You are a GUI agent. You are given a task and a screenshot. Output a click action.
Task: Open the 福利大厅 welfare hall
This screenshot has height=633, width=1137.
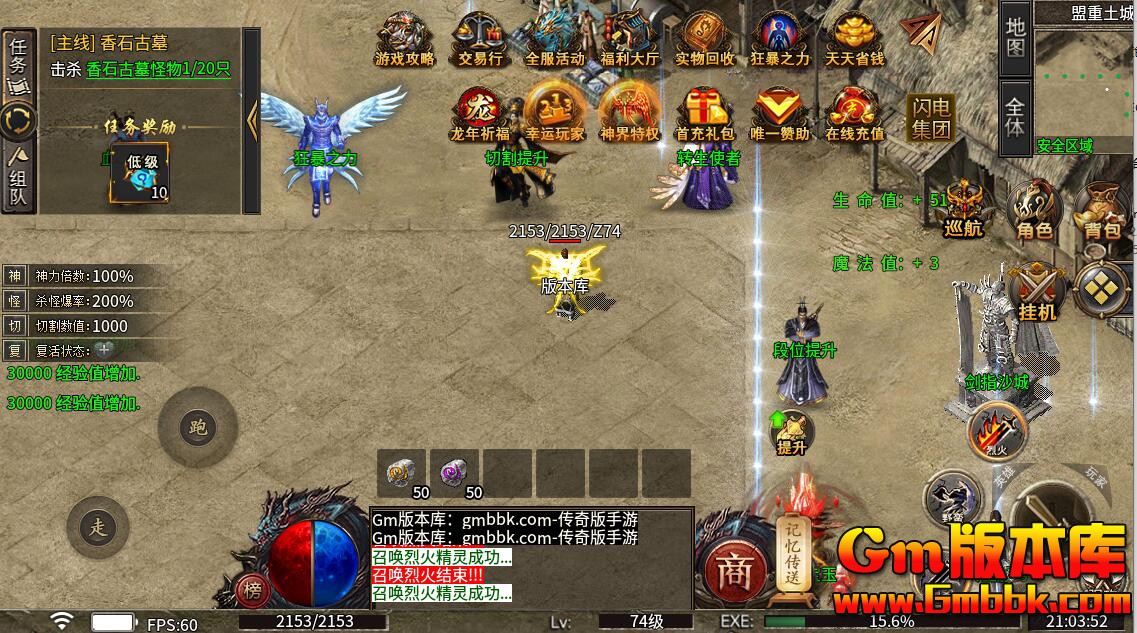click(629, 38)
